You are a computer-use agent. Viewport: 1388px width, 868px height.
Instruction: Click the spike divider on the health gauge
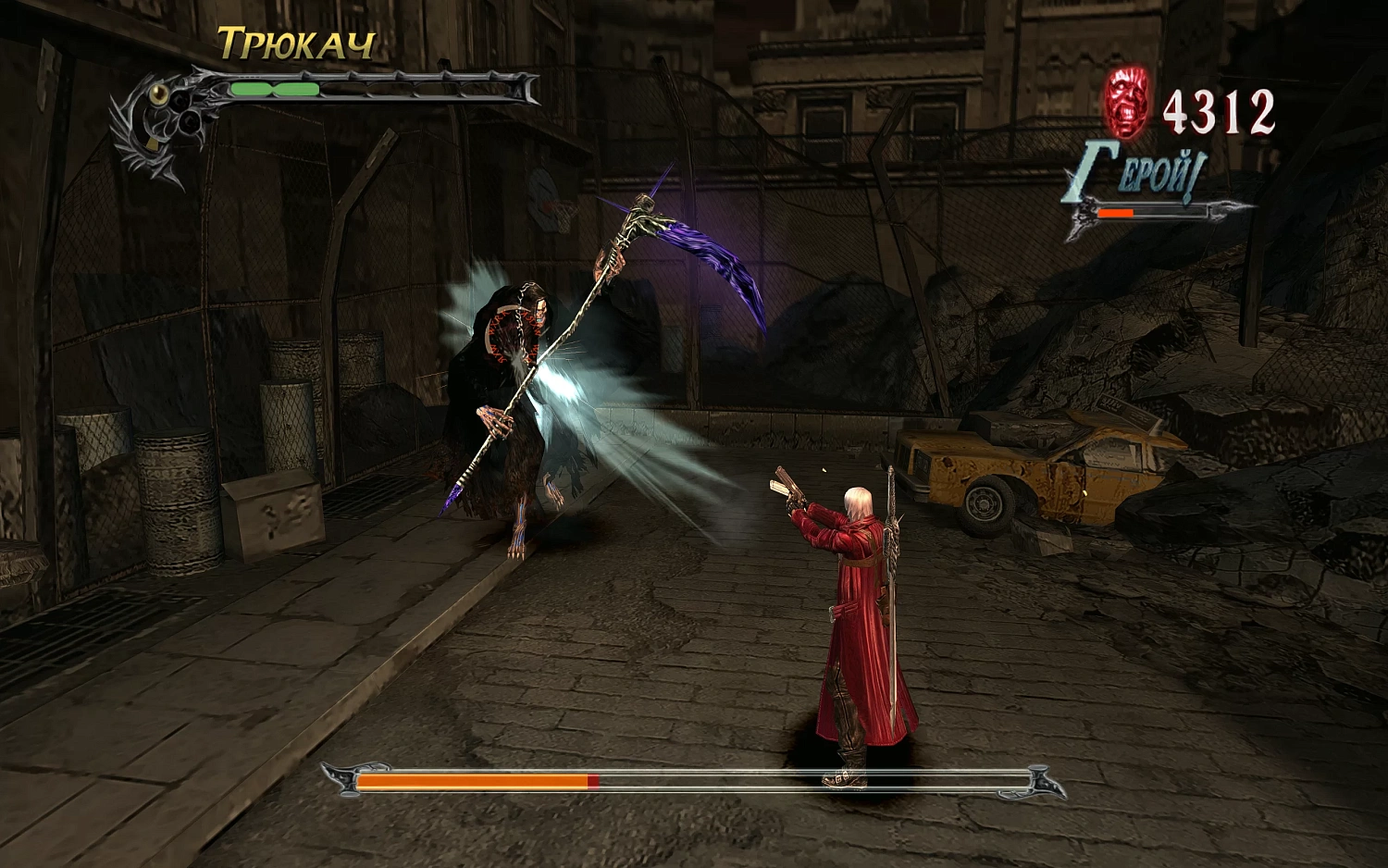(273, 89)
